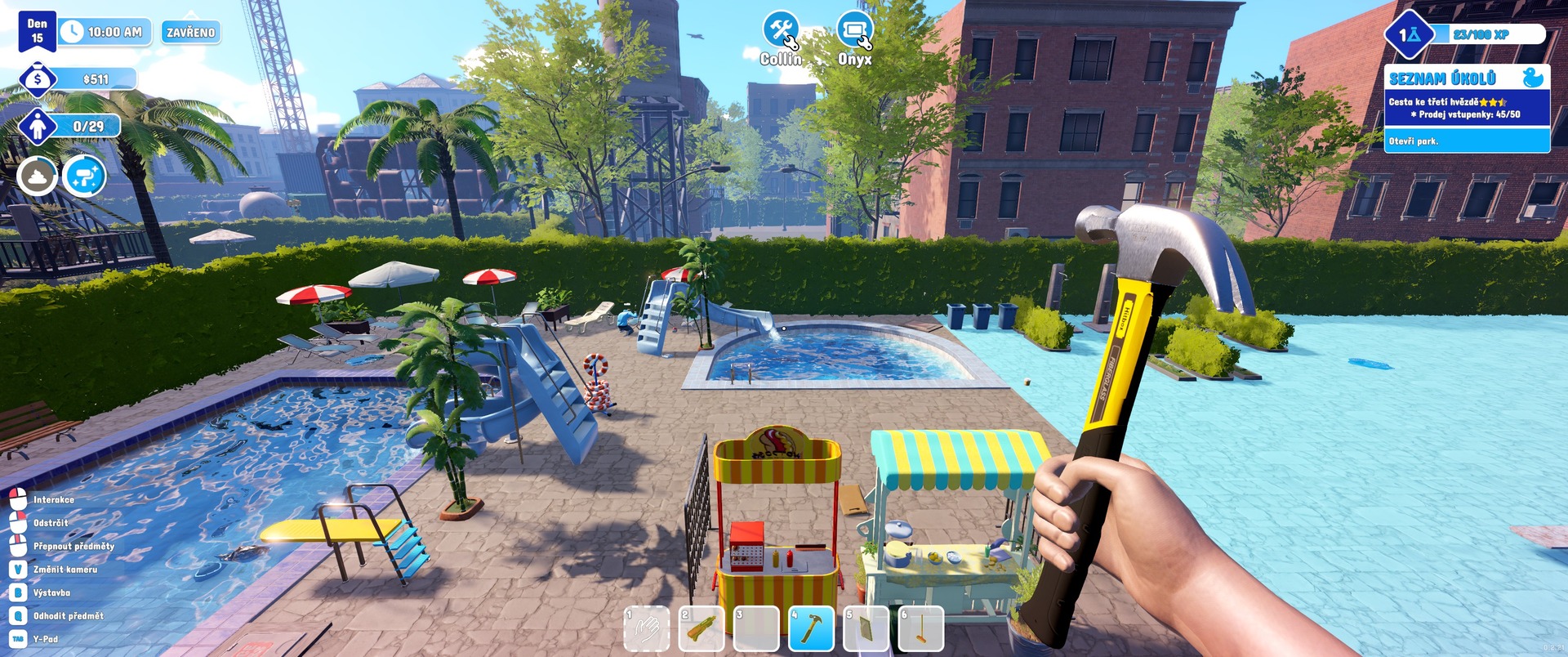Open the Den 15 day banner
Screen dimensions: 1568x657
(38, 31)
